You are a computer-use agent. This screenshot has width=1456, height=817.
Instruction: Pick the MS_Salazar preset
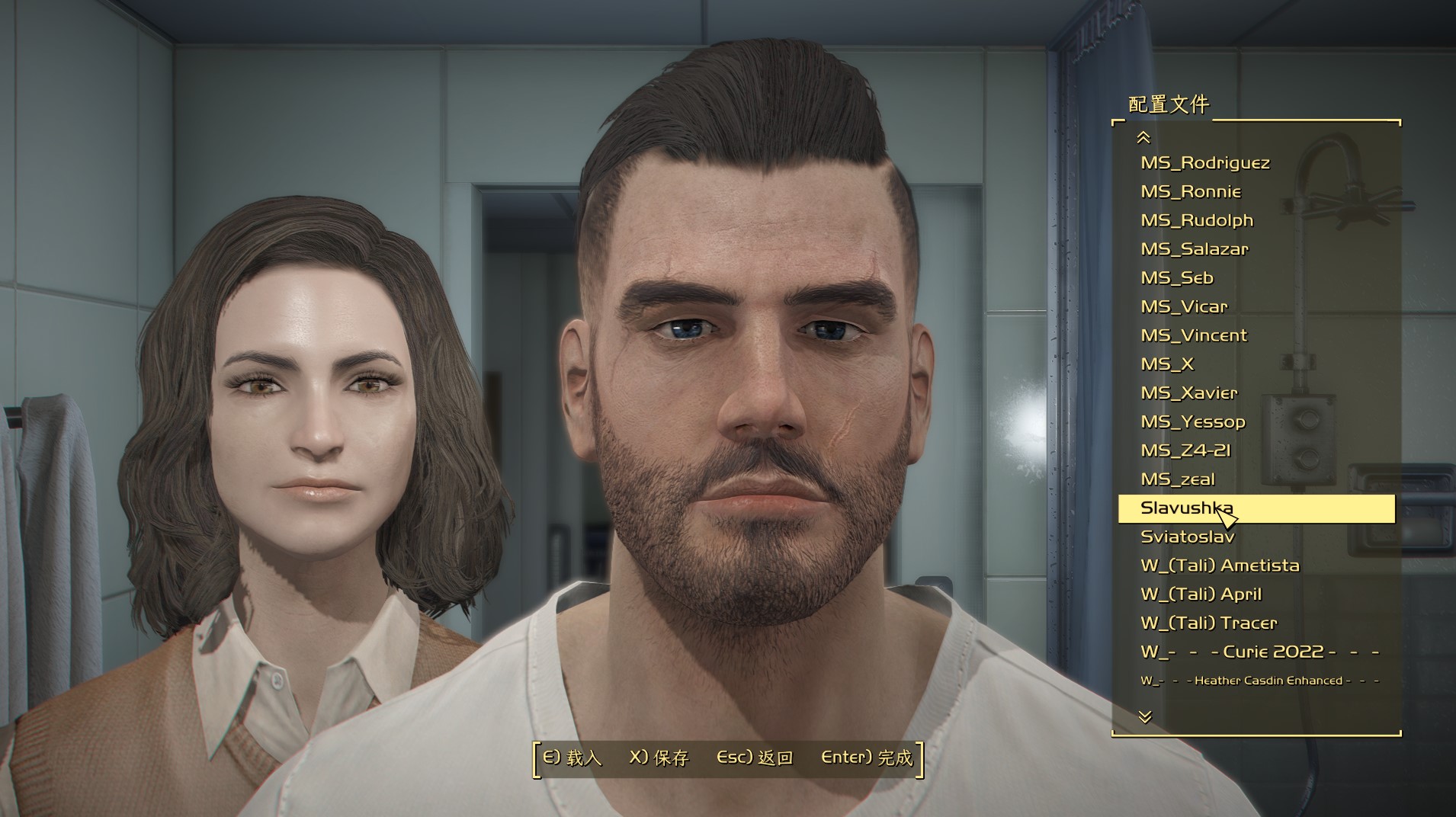click(x=1194, y=249)
